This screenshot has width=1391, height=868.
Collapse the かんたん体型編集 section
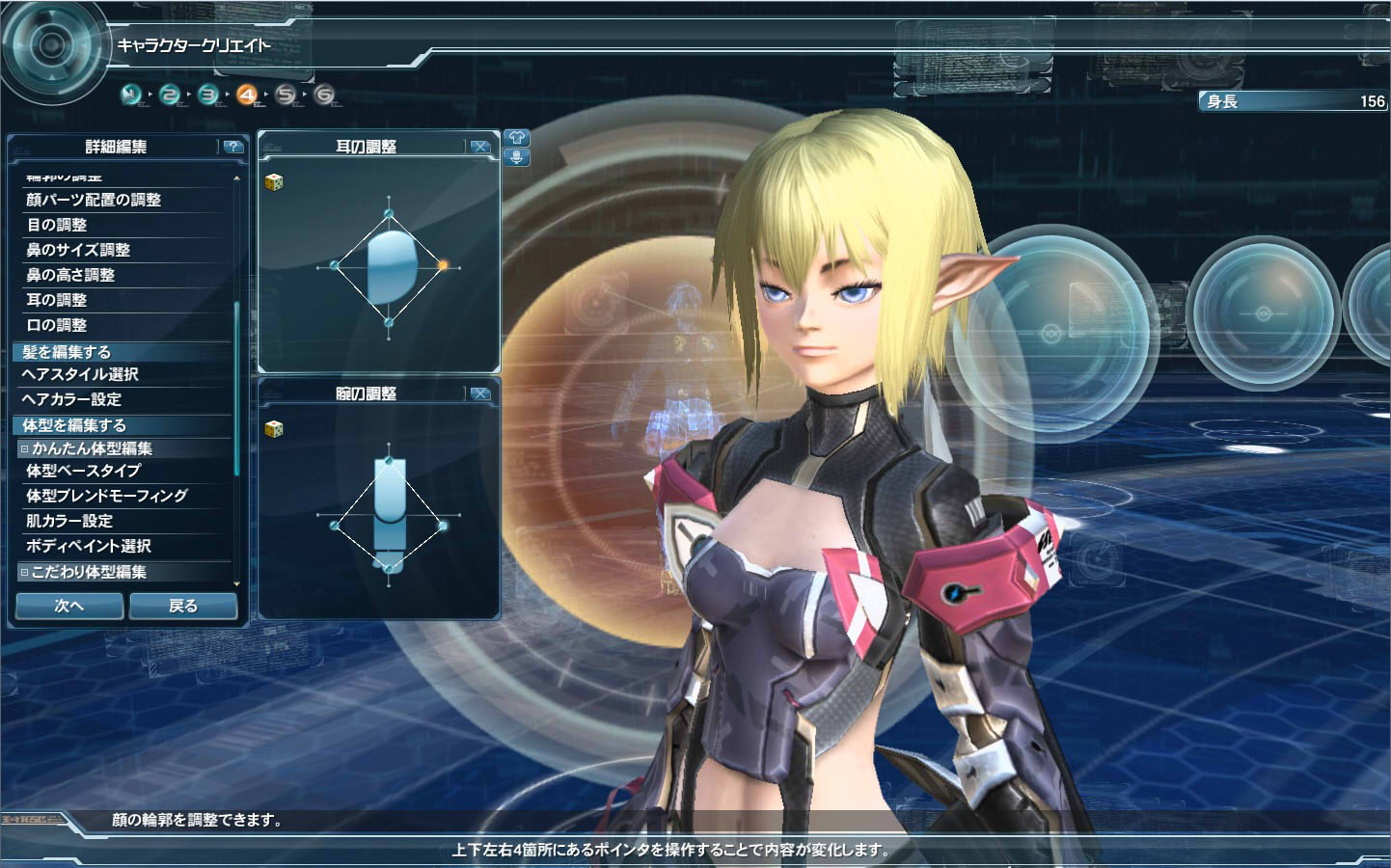click(x=25, y=448)
